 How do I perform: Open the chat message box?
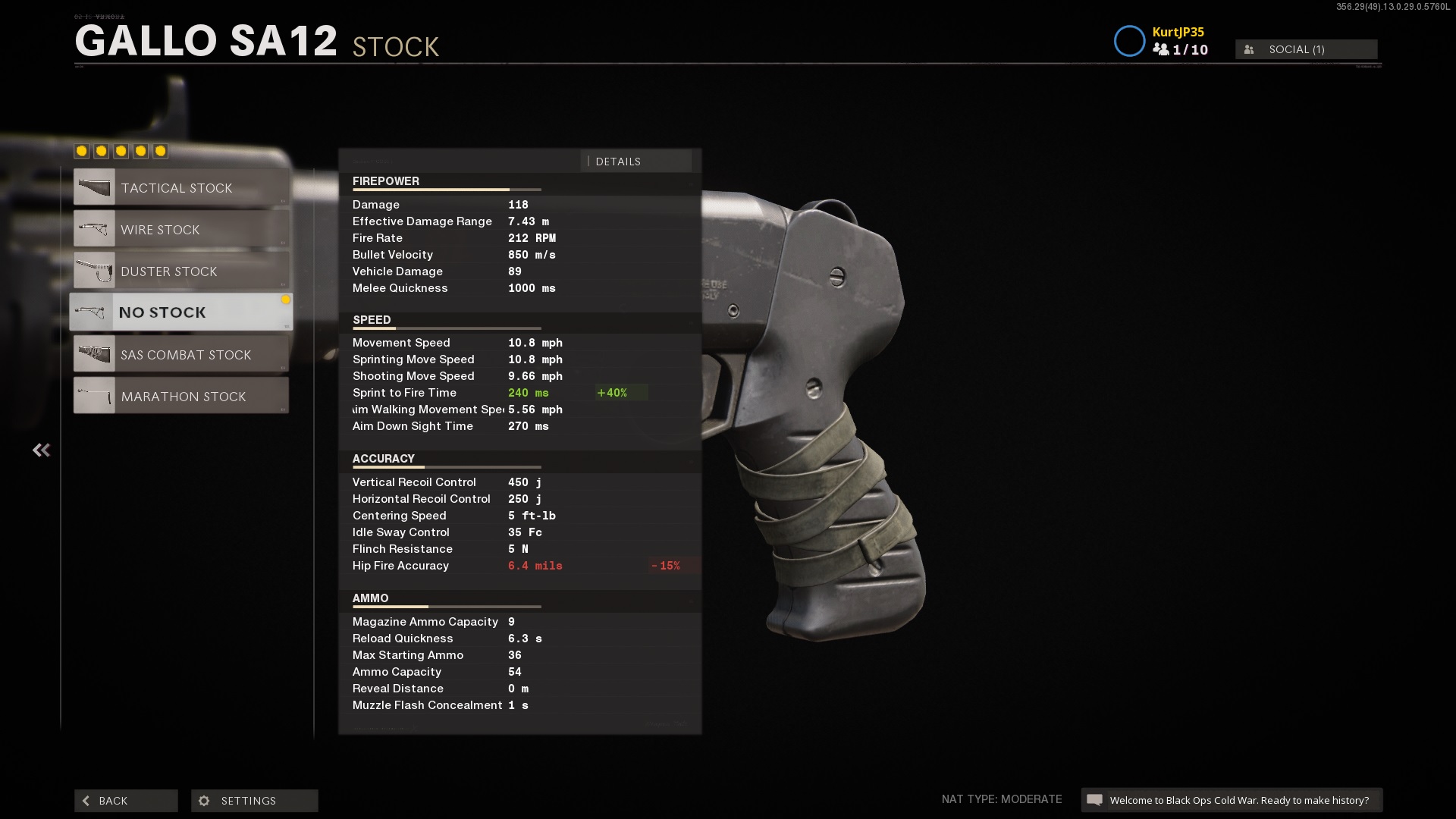[x=1231, y=800]
